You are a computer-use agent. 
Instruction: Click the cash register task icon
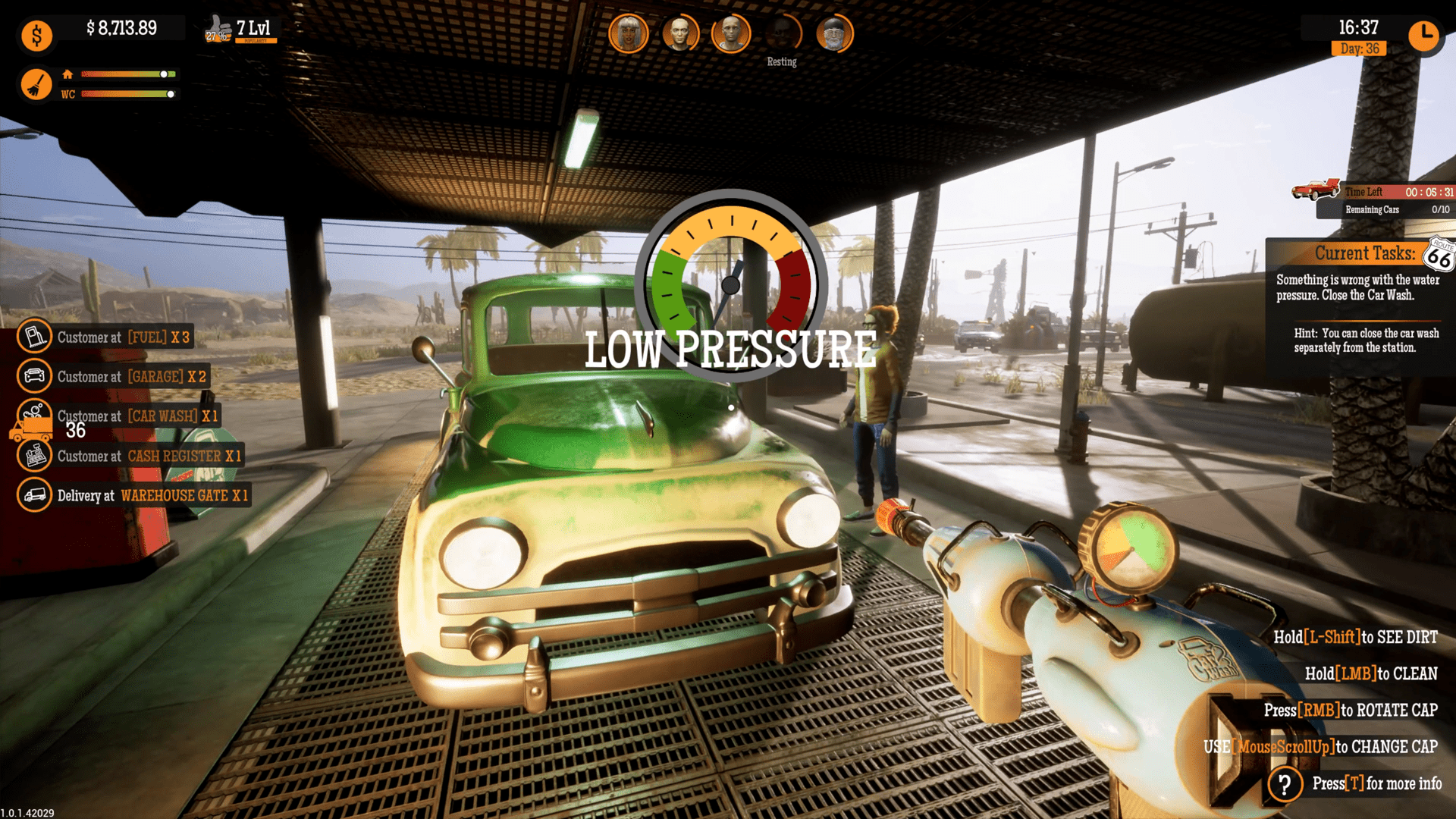pos(33,456)
